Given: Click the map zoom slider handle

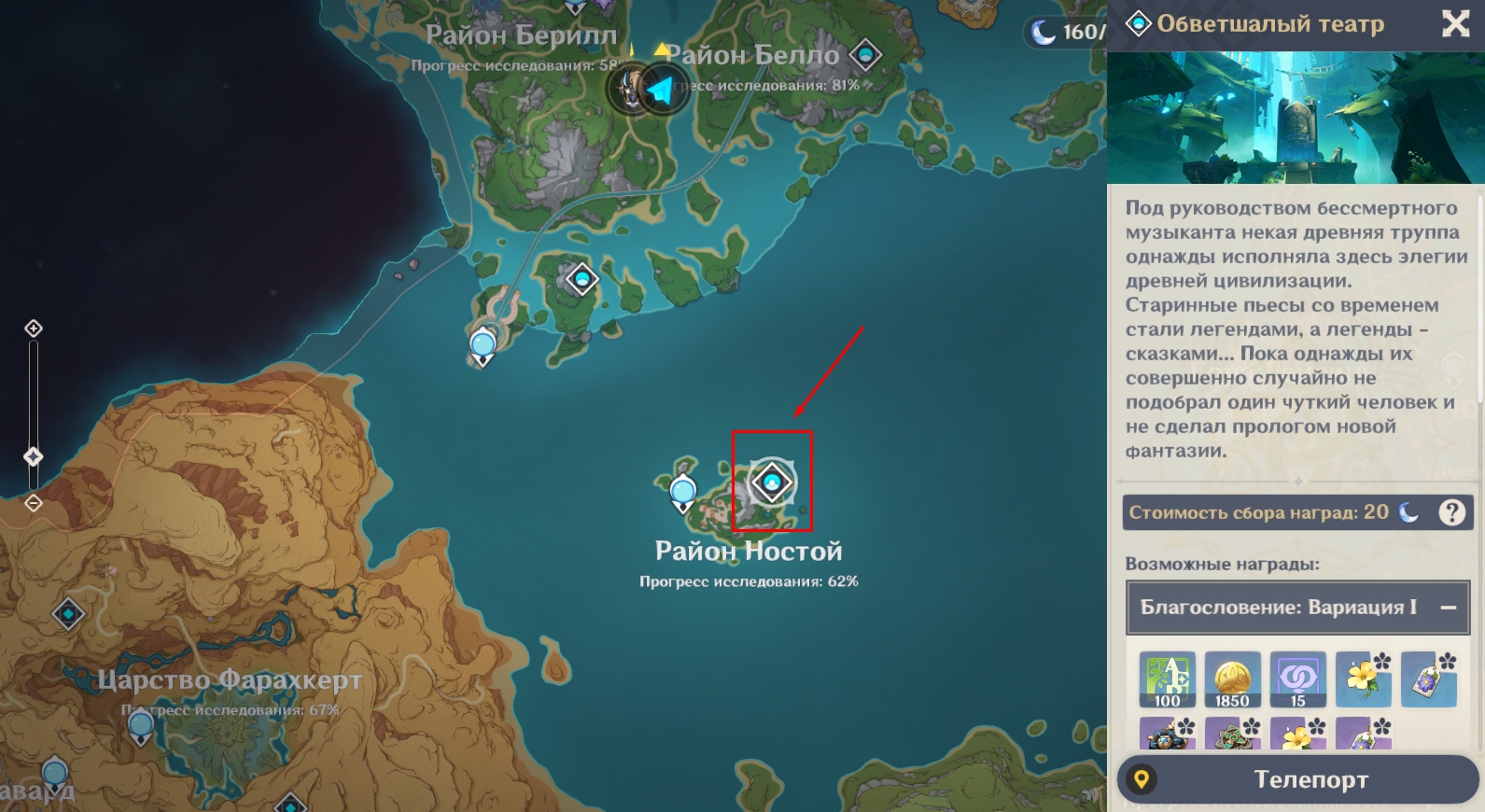Looking at the screenshot, I should (x=34, y=456).
